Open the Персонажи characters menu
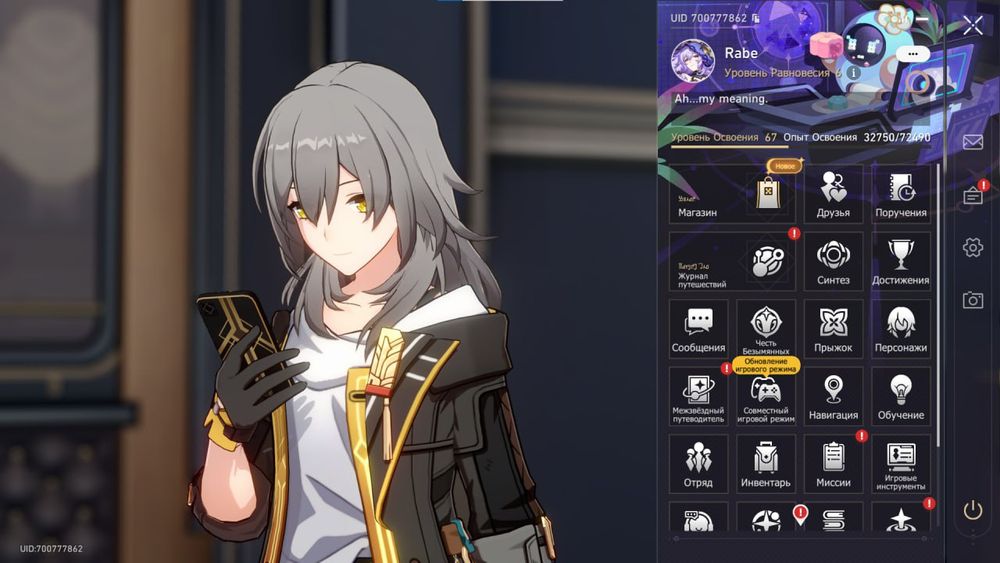The height and width of the screenshot is (563, 1000). pyautogui.click(x=901, y=329)
